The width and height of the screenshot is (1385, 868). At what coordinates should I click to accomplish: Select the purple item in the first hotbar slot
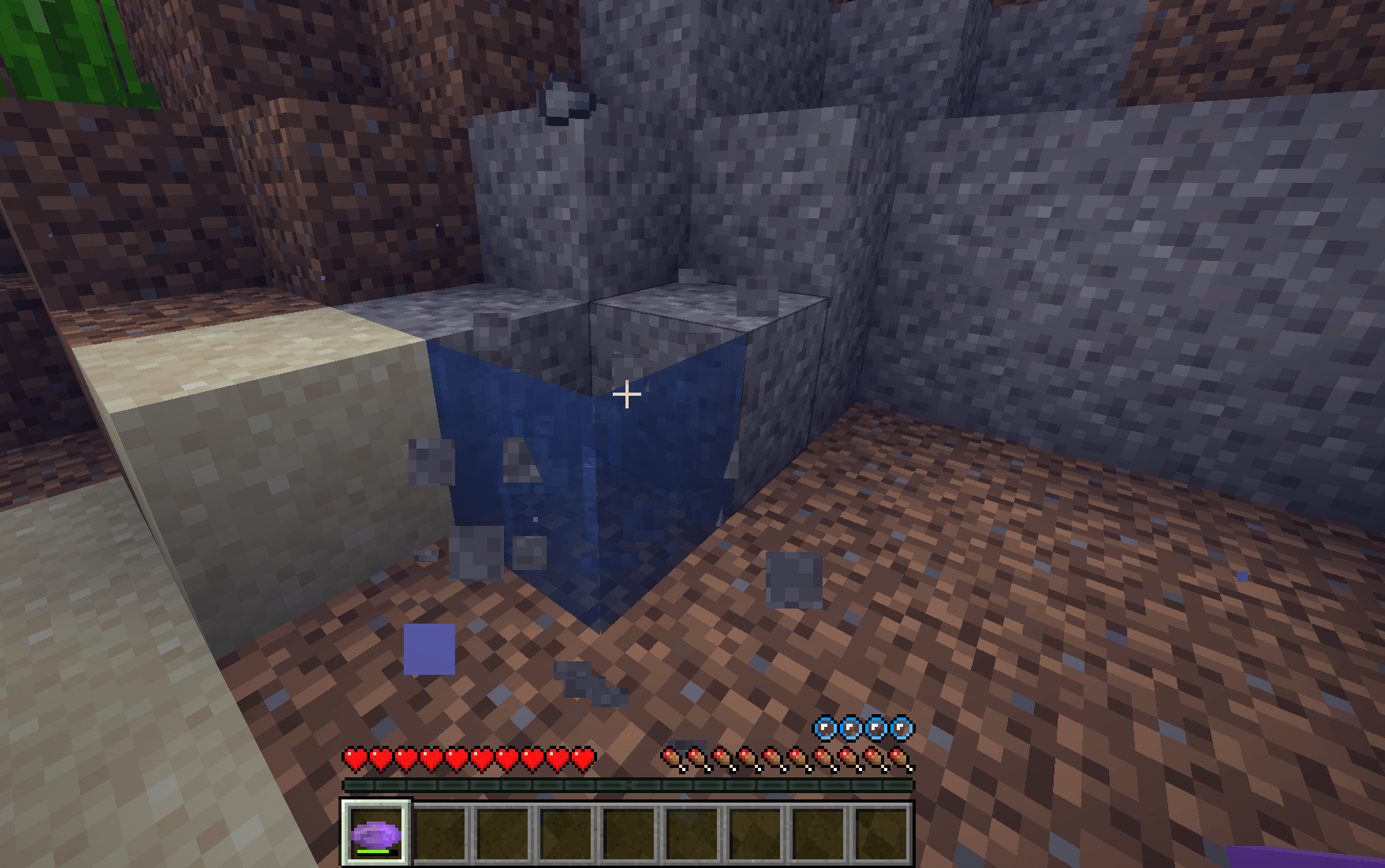tap(375, 833)
